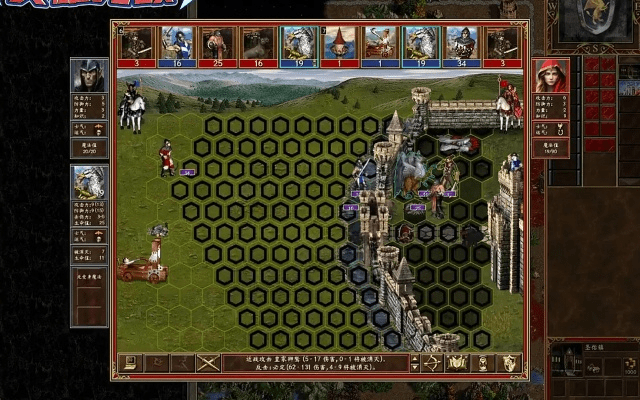This screenshot has width=640, height=400.
Task: Order the active stack to wait
Action: (484, 363)
